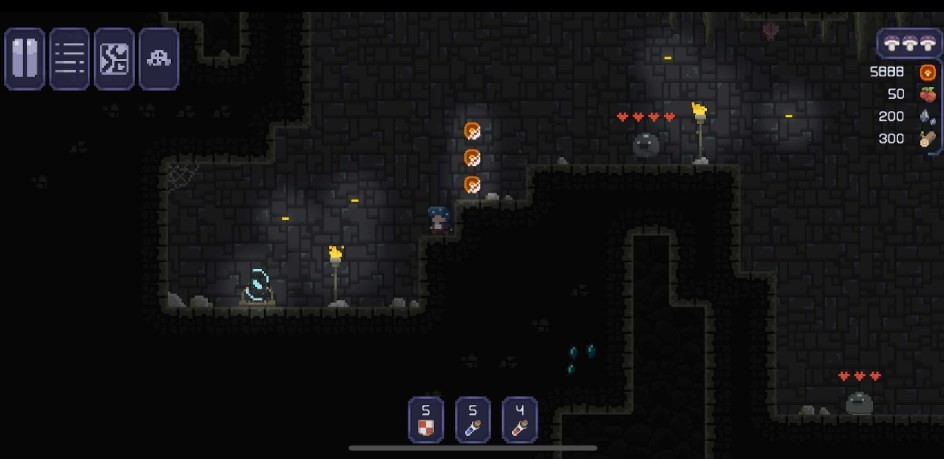Tap the mushroom colony icon button
Viewport: 944px width, 459px height.
click(158, 59)
